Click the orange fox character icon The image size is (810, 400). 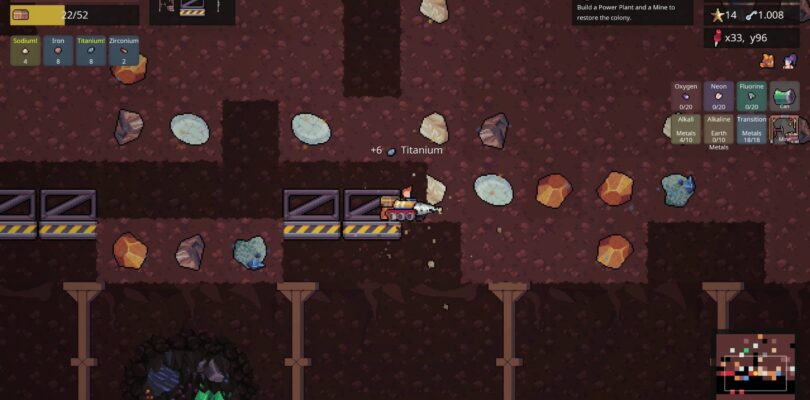tap(767, 61)
